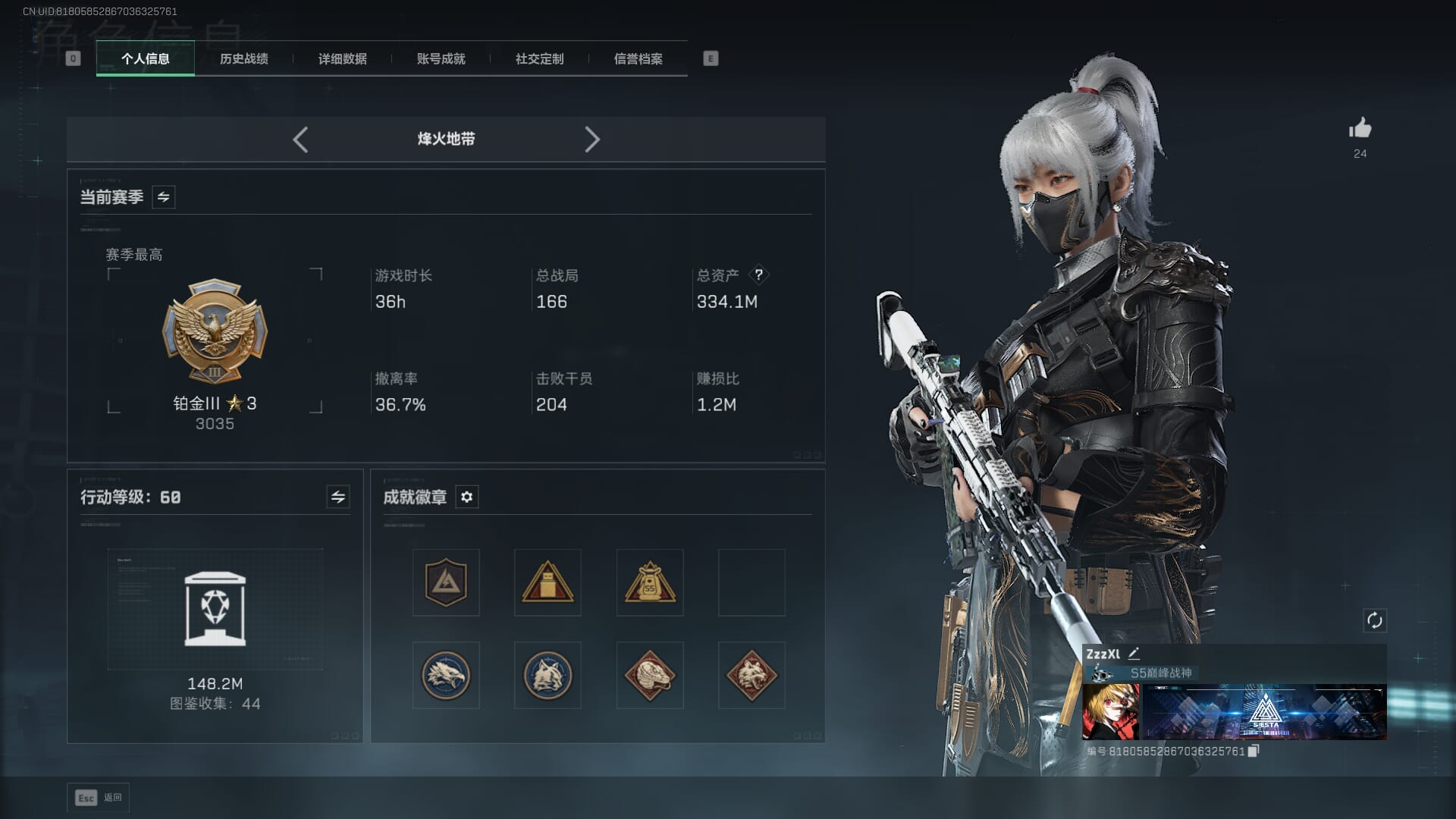This screenshot has width=1456, height=819.
Task: Open the 详细数据 tab
Action: click(x=342, y=58)
